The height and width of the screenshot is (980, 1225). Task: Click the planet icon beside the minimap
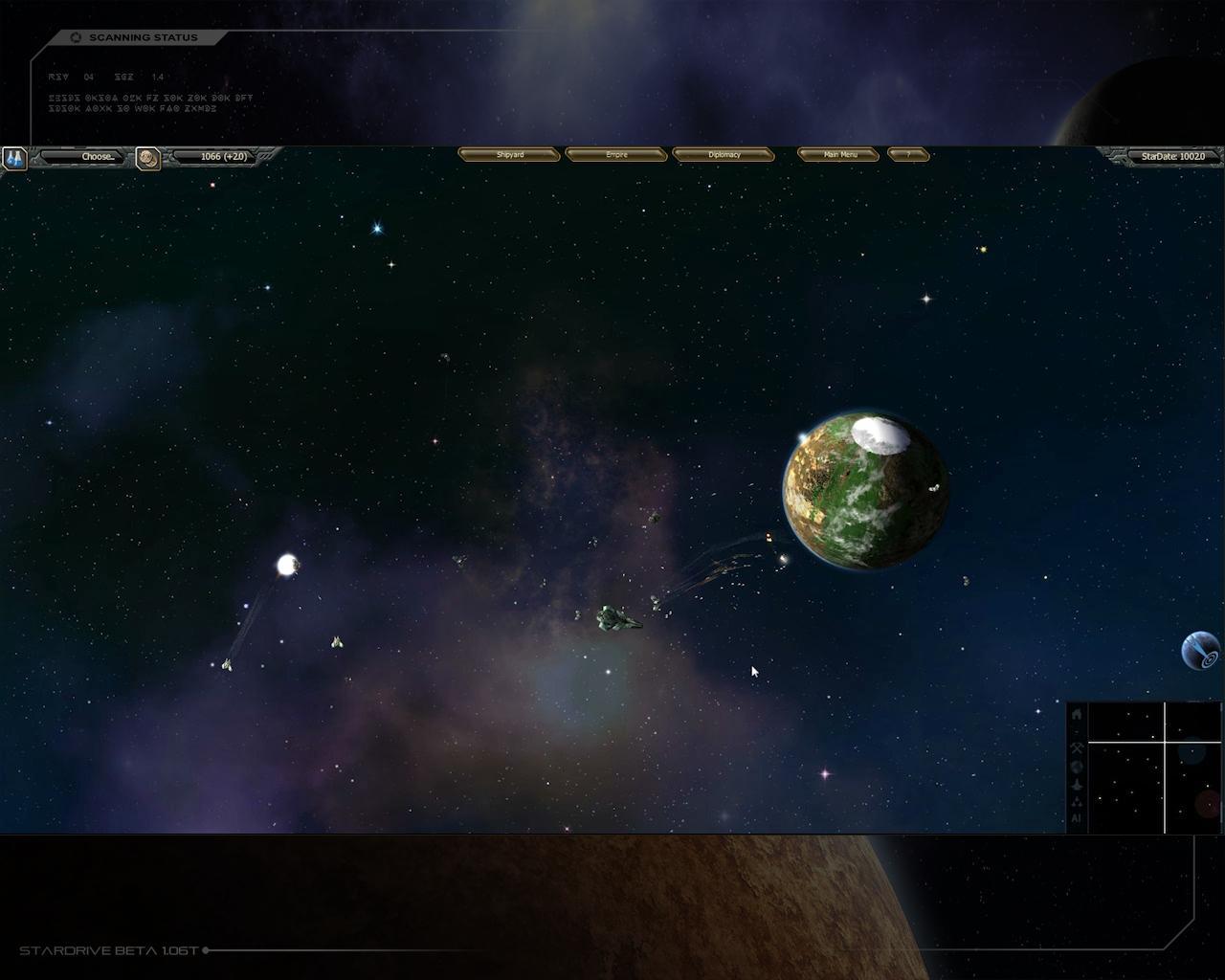(x=1077, y=767)
